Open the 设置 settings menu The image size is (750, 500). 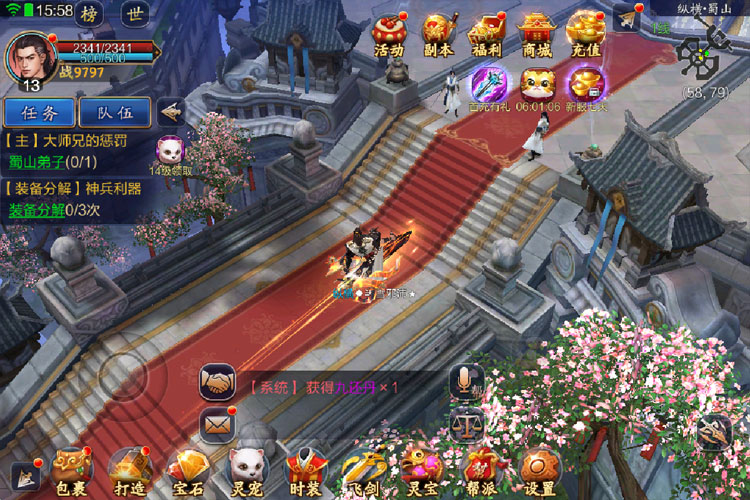(539, 471)
